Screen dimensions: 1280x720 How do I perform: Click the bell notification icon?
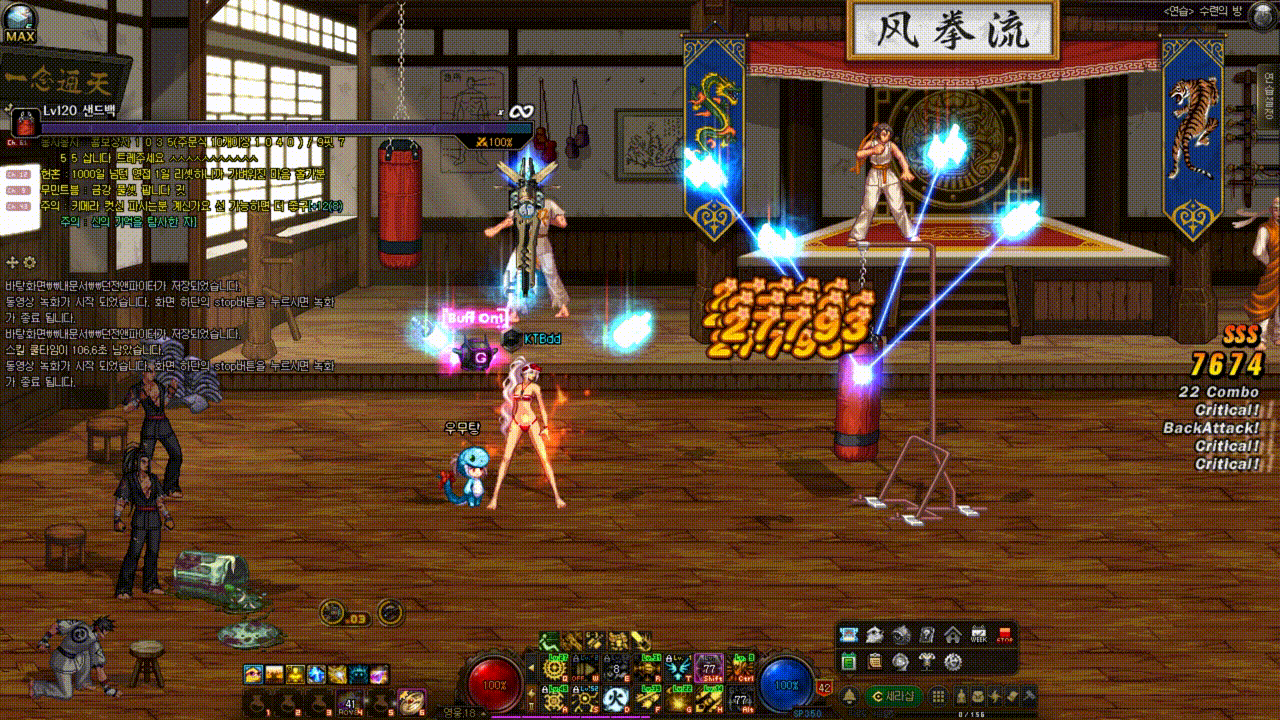pos(849,696)
